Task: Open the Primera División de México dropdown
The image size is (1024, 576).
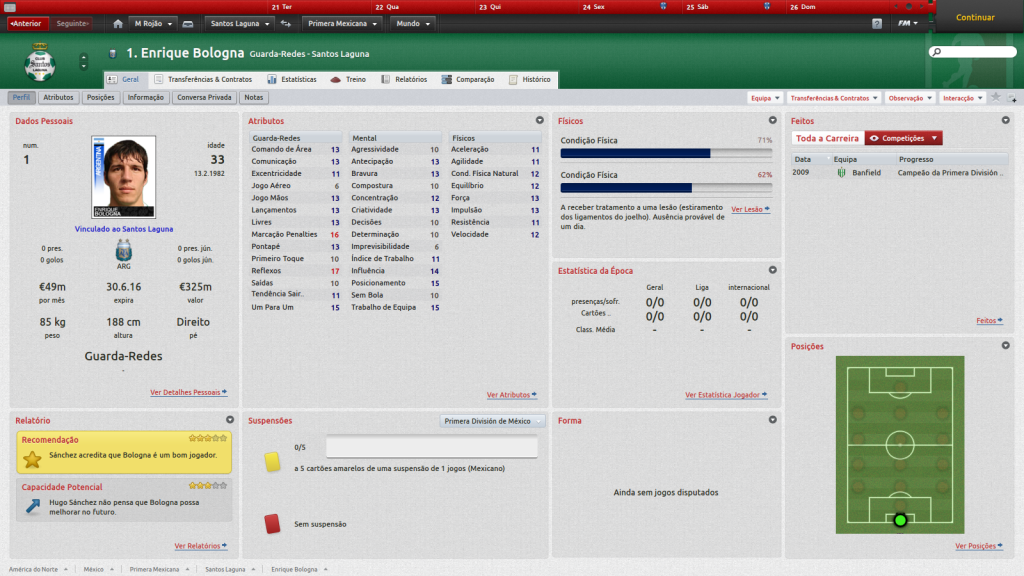Action: pyautogui.click(x=493, y=421)
